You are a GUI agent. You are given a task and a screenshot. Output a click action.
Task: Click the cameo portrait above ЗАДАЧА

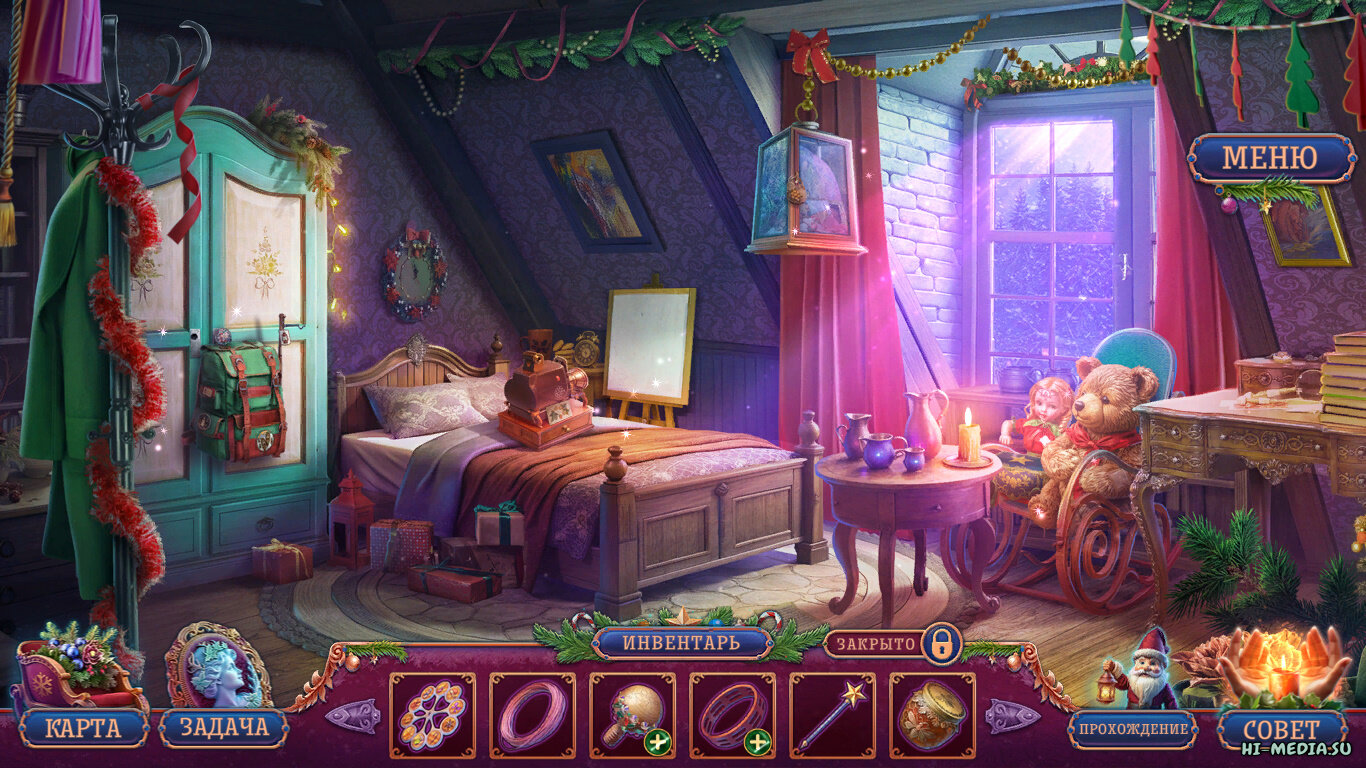pos(218,666)
